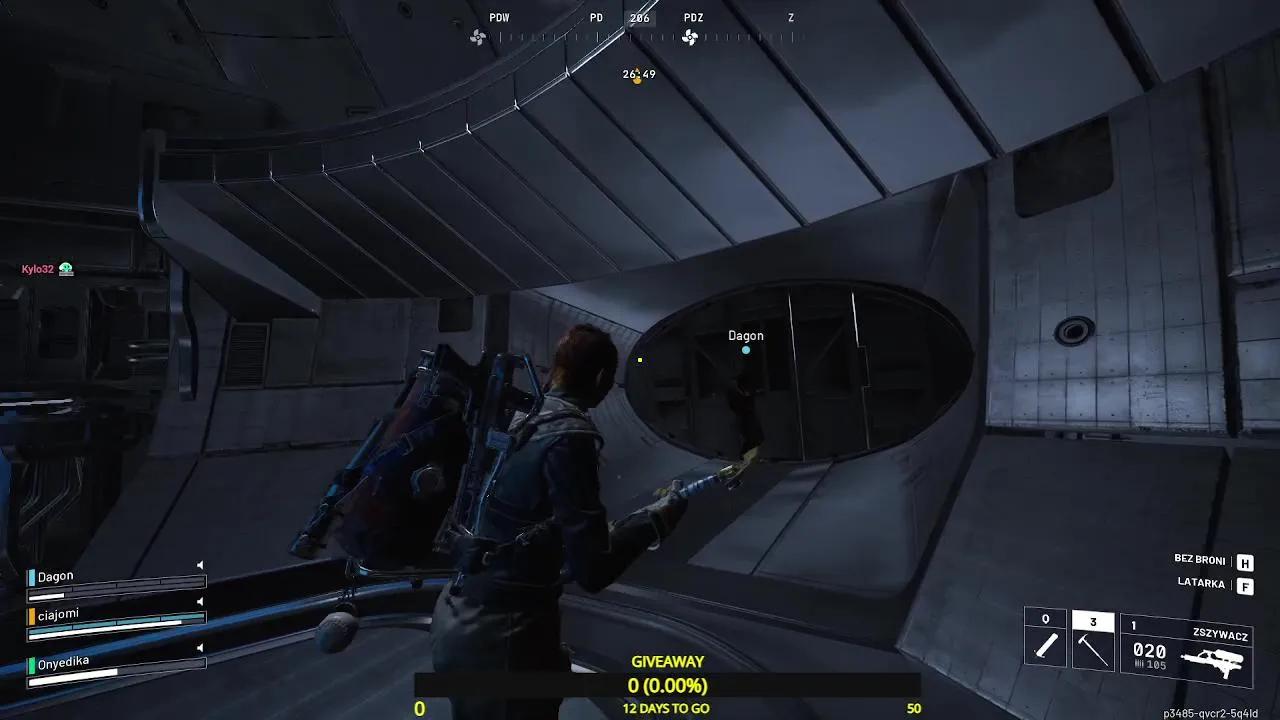Click the compass heading 206 at the top
Screen dimensions: 1280x720
pos(640,18)
